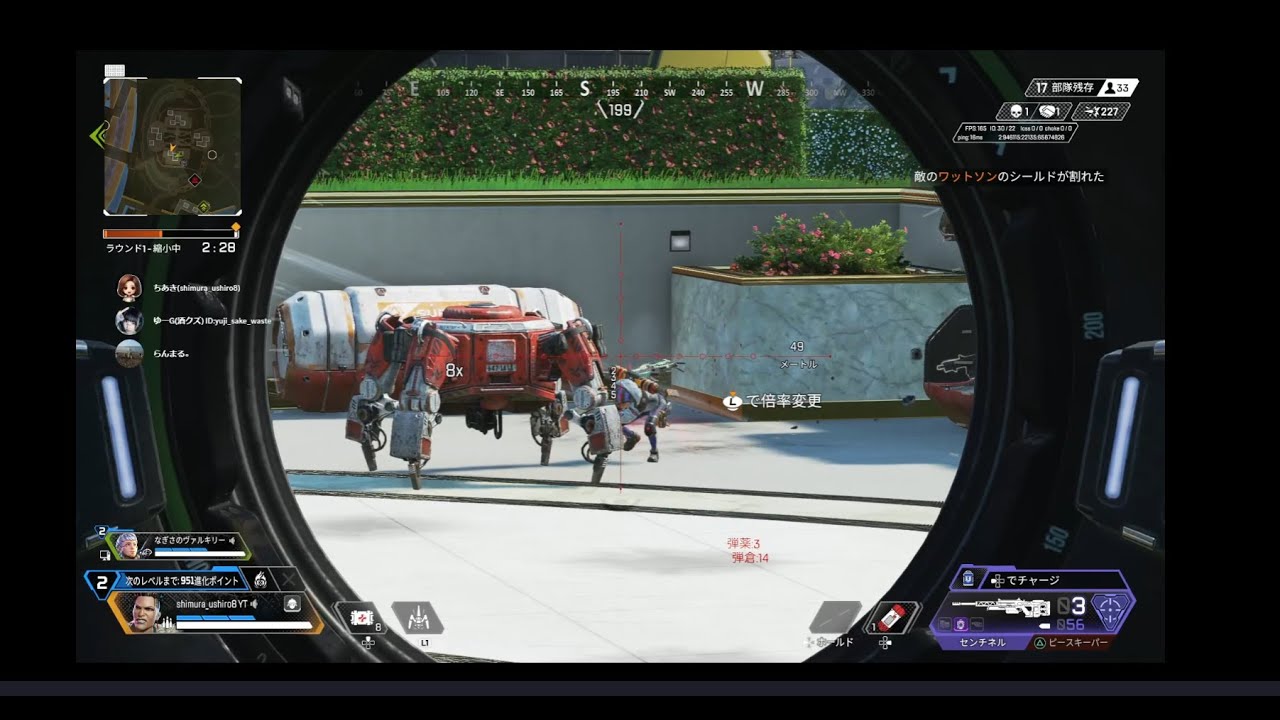Click the ゆーG stream overlay avatar

129,321
